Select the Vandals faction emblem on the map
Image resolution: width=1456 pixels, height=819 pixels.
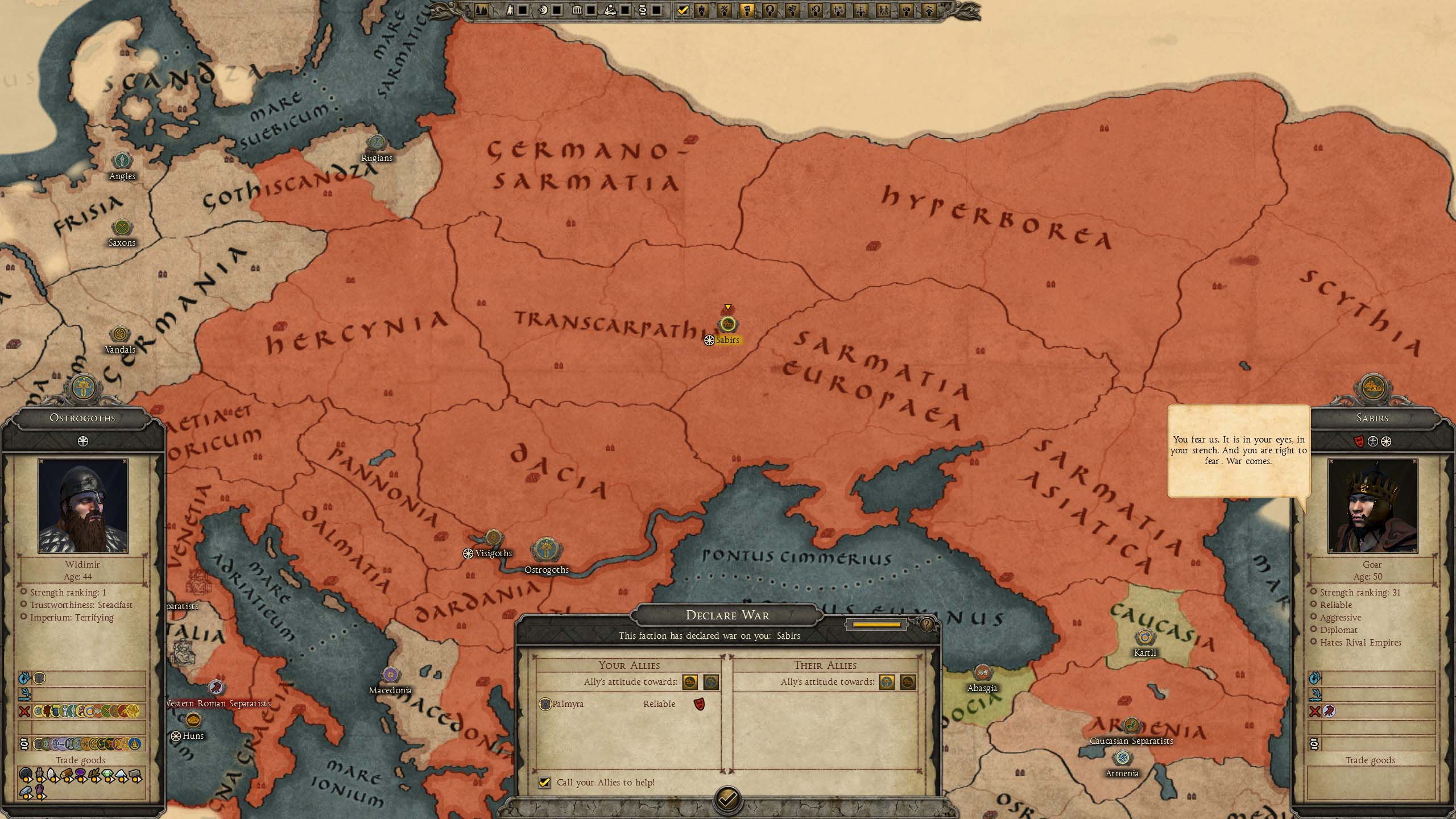120,334
